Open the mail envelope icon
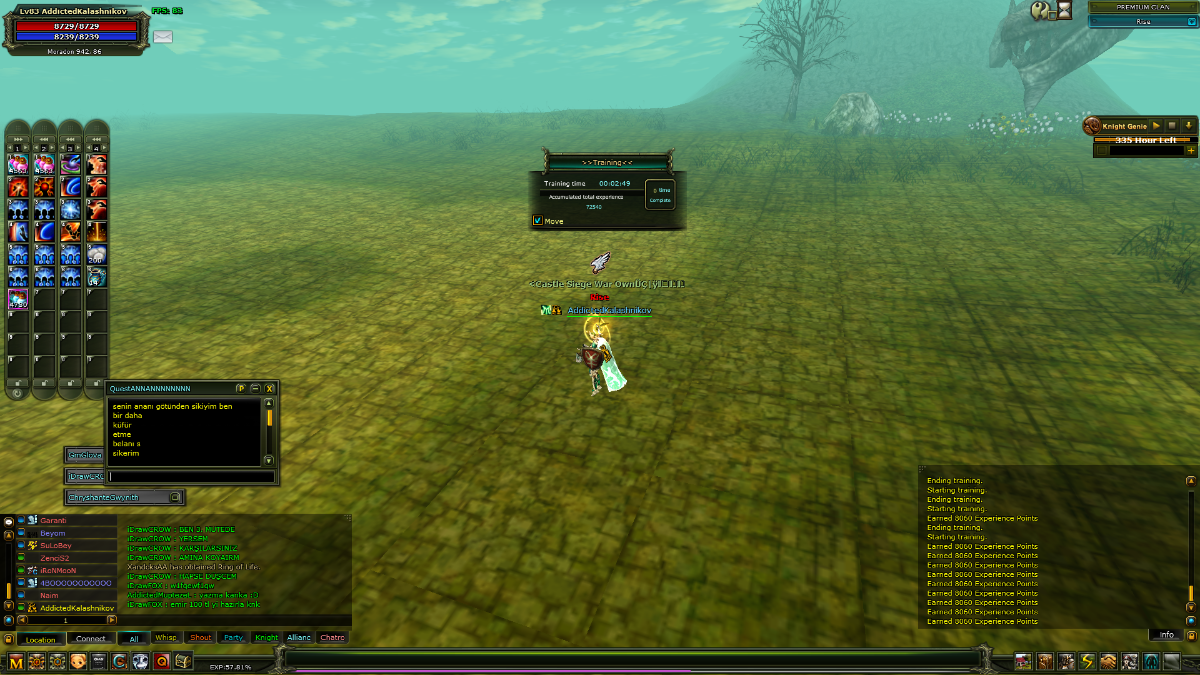The image size is (1200, 675). 163,37
